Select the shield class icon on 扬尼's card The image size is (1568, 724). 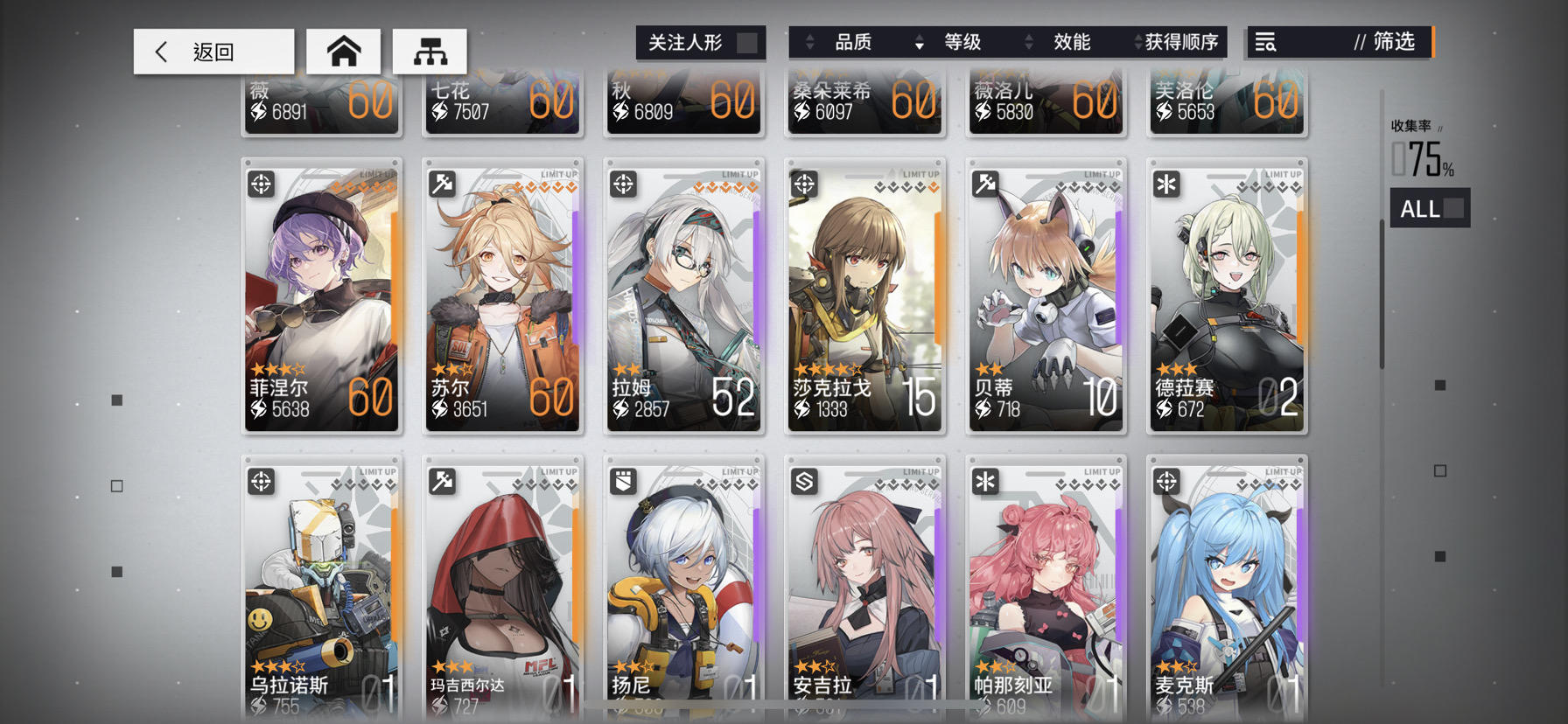pyautogui.click(x=623, y=479)
